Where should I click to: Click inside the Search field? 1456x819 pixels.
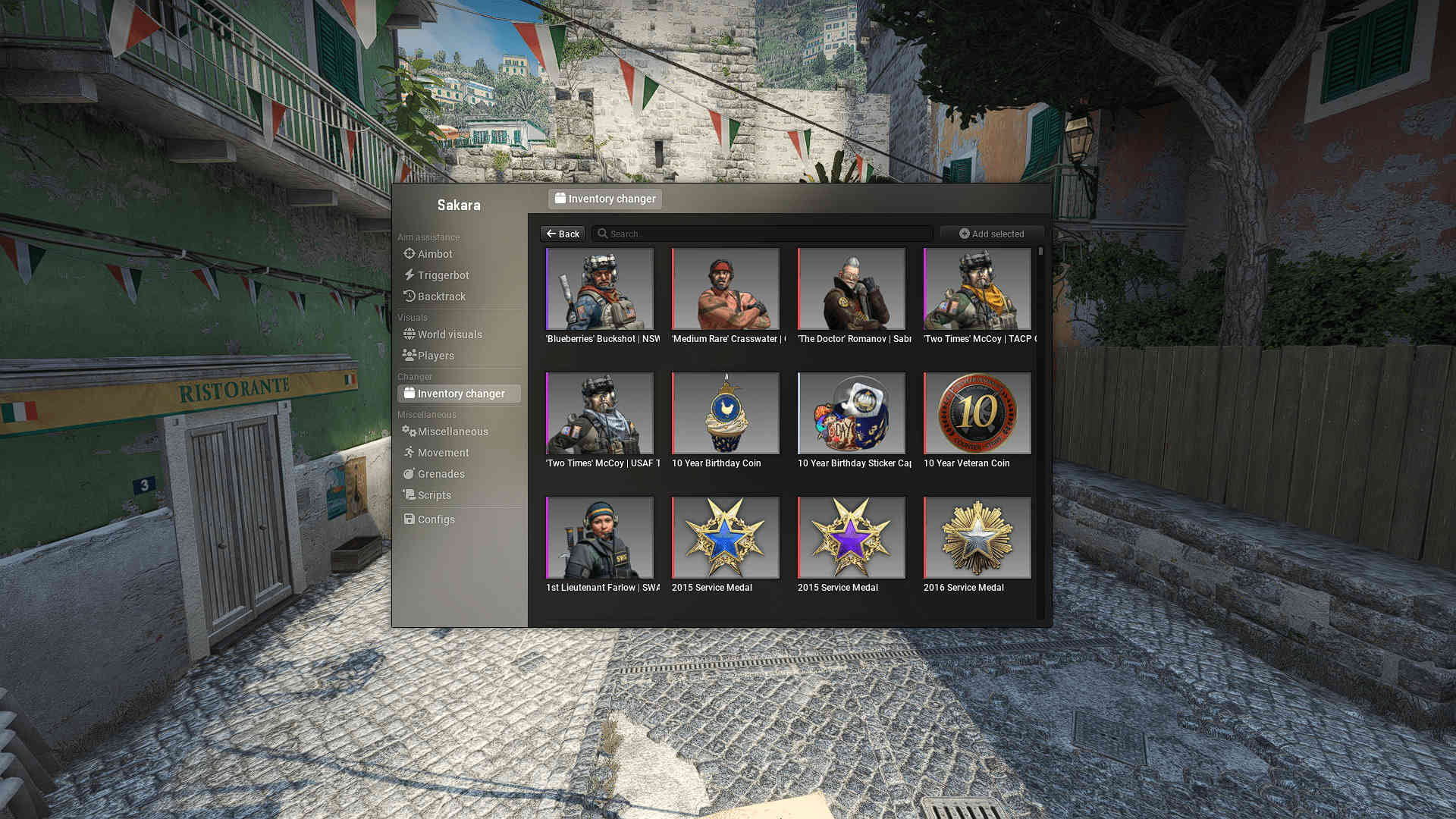tap(758, 234)
